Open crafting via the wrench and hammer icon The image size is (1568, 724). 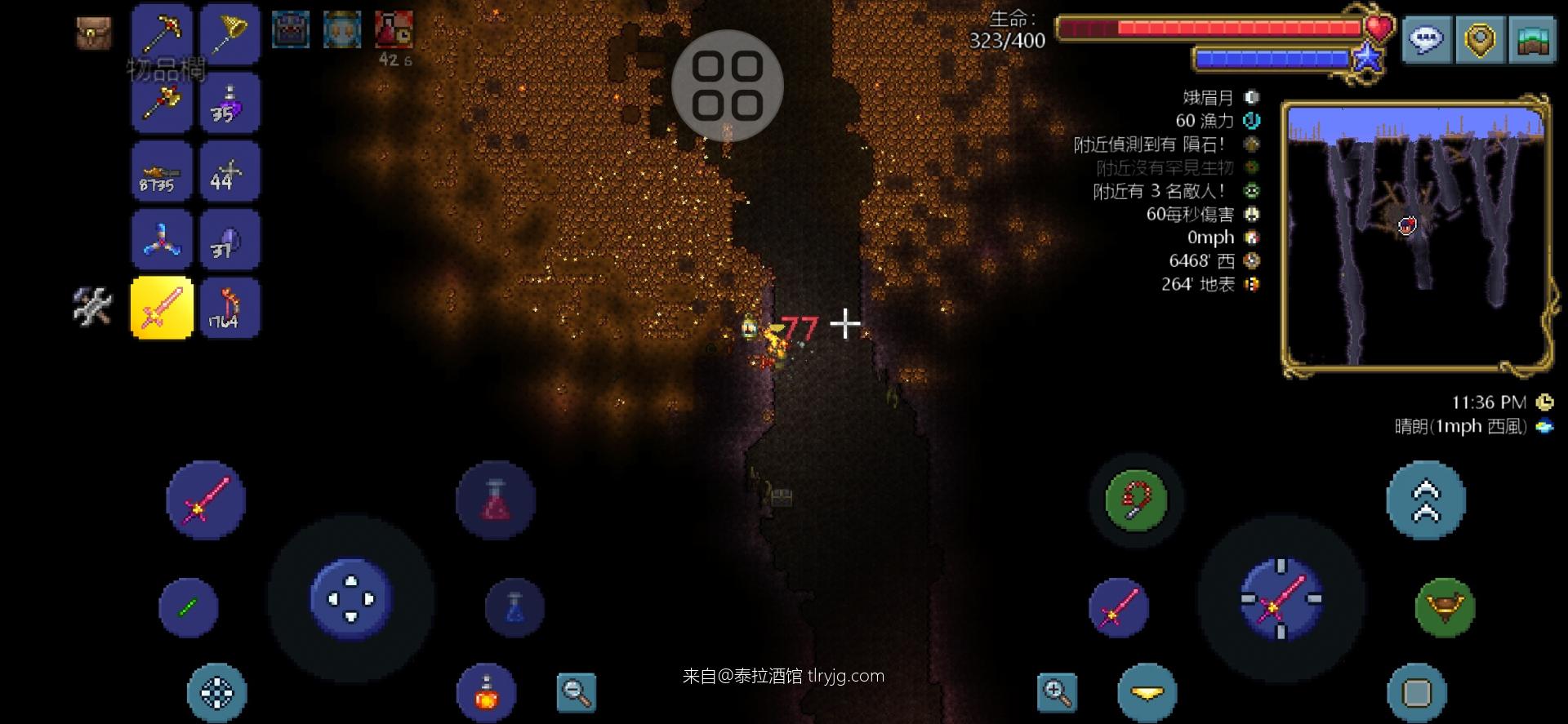92,306
